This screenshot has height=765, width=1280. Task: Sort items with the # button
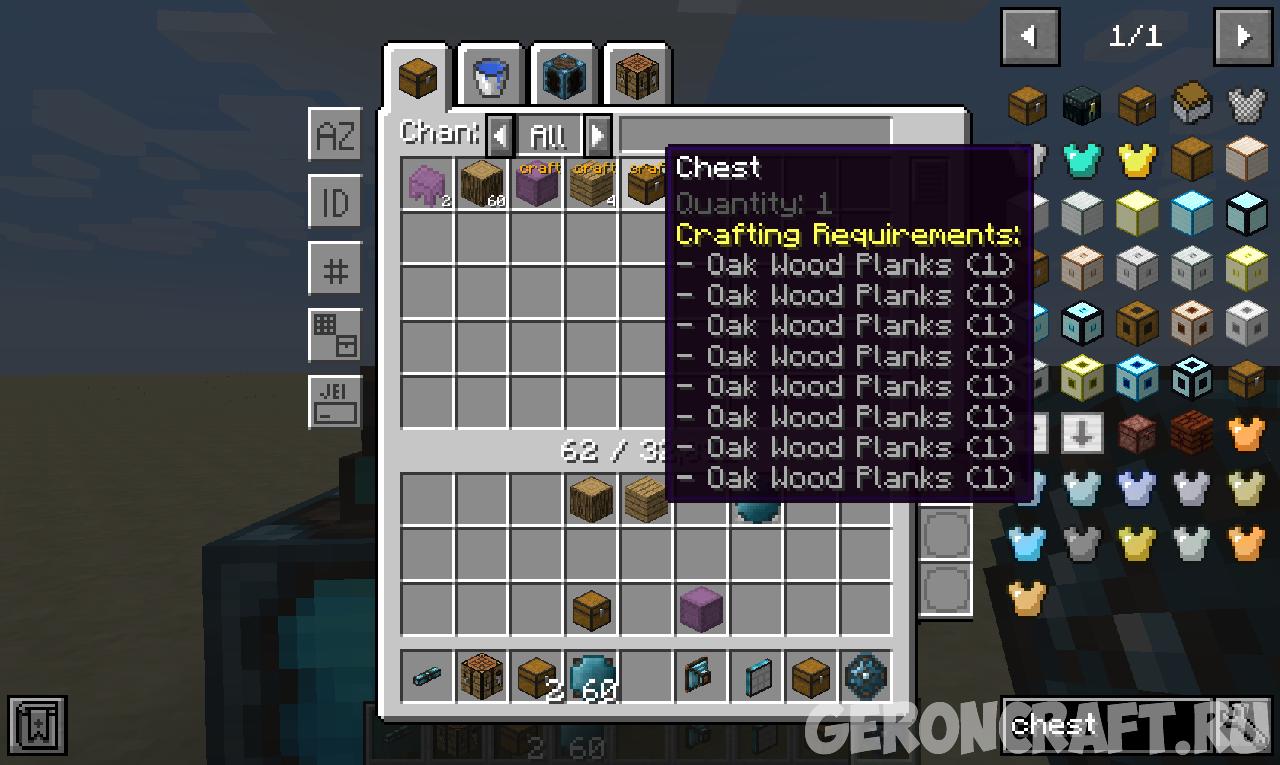tap(335, 270)
